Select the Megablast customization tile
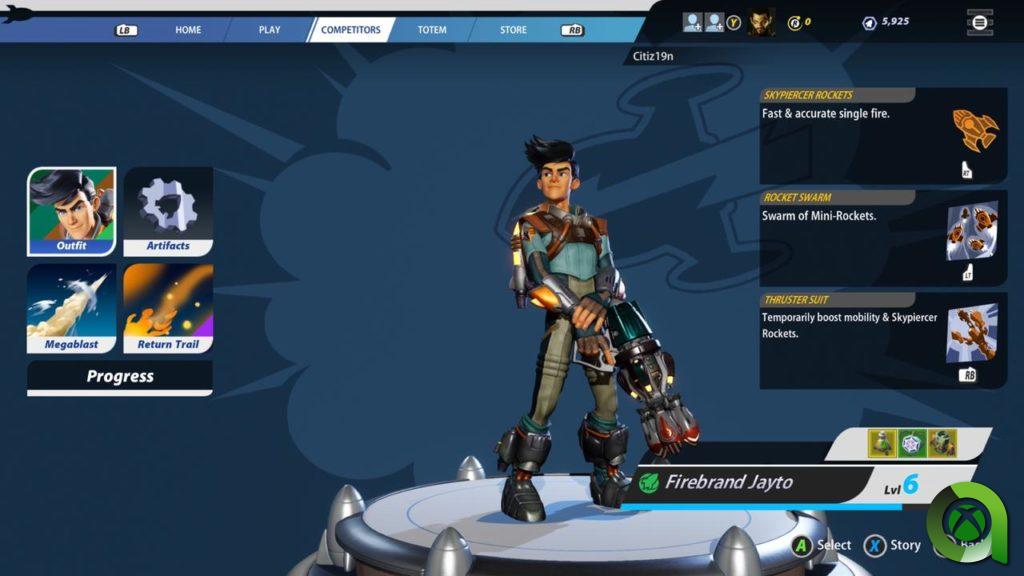Image resolution: width=1024 pixels, height=576 pixels. click(71, 308)
